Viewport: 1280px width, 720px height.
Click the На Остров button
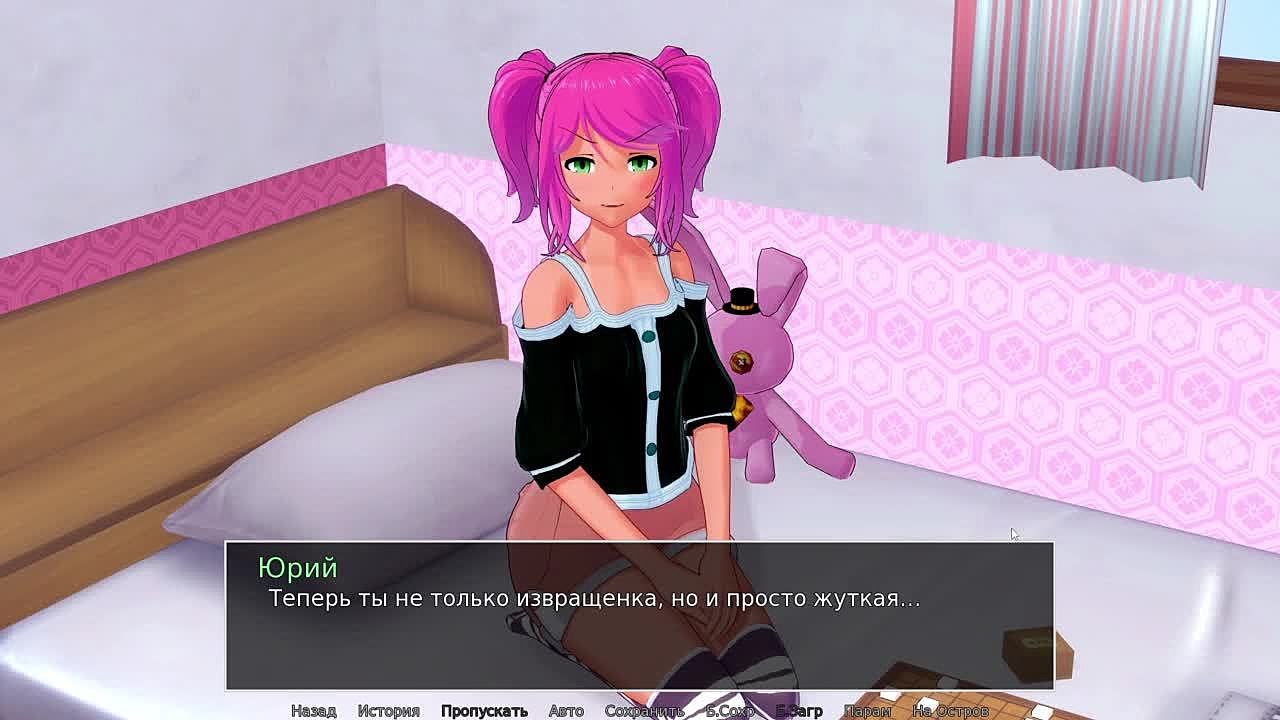coord(950,710)
